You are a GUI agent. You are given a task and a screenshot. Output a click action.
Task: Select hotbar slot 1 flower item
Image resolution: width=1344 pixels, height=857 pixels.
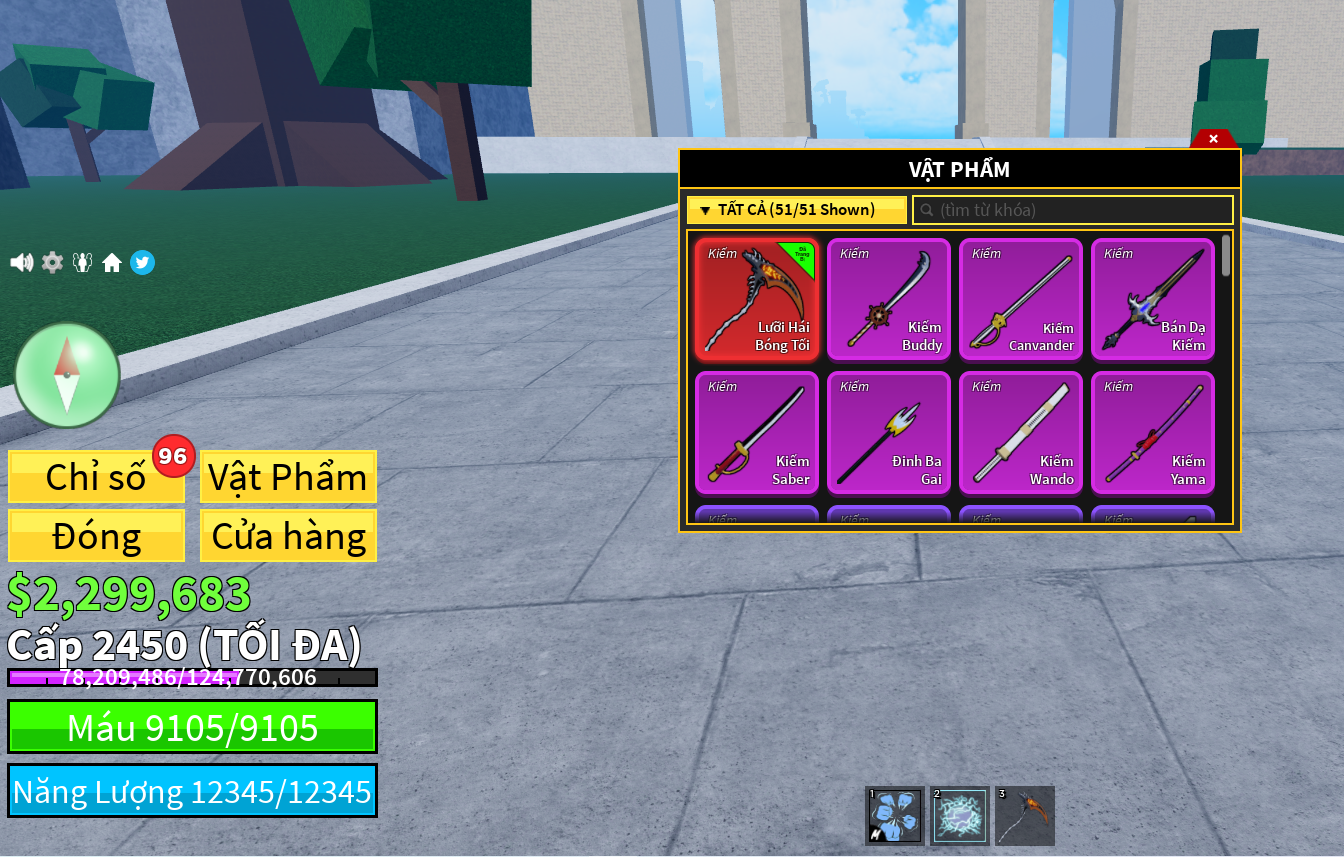[x=893, y=815]
